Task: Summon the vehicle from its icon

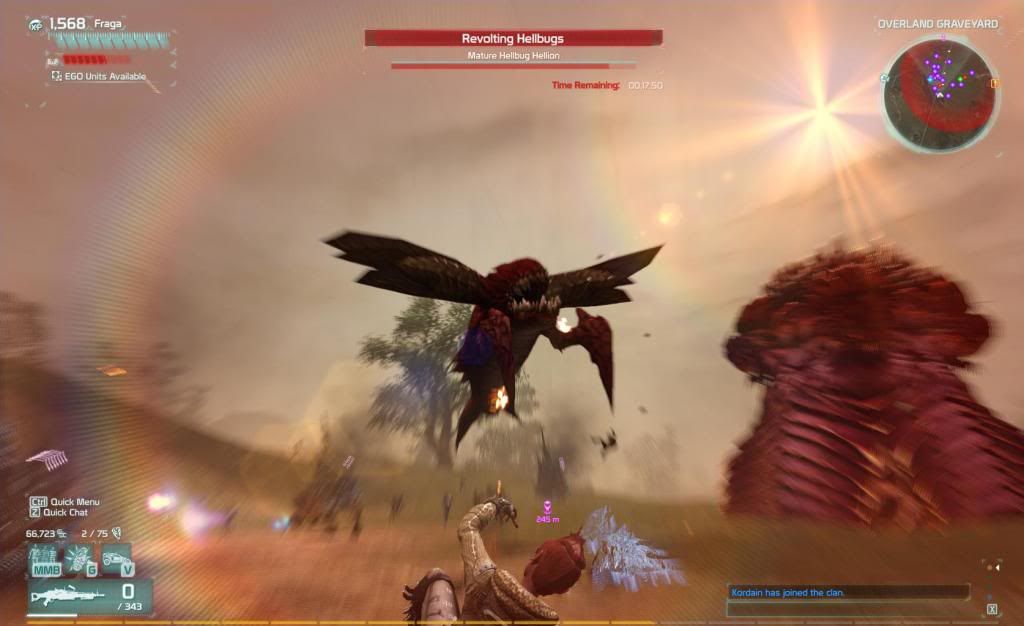Action: pos(117,559)
